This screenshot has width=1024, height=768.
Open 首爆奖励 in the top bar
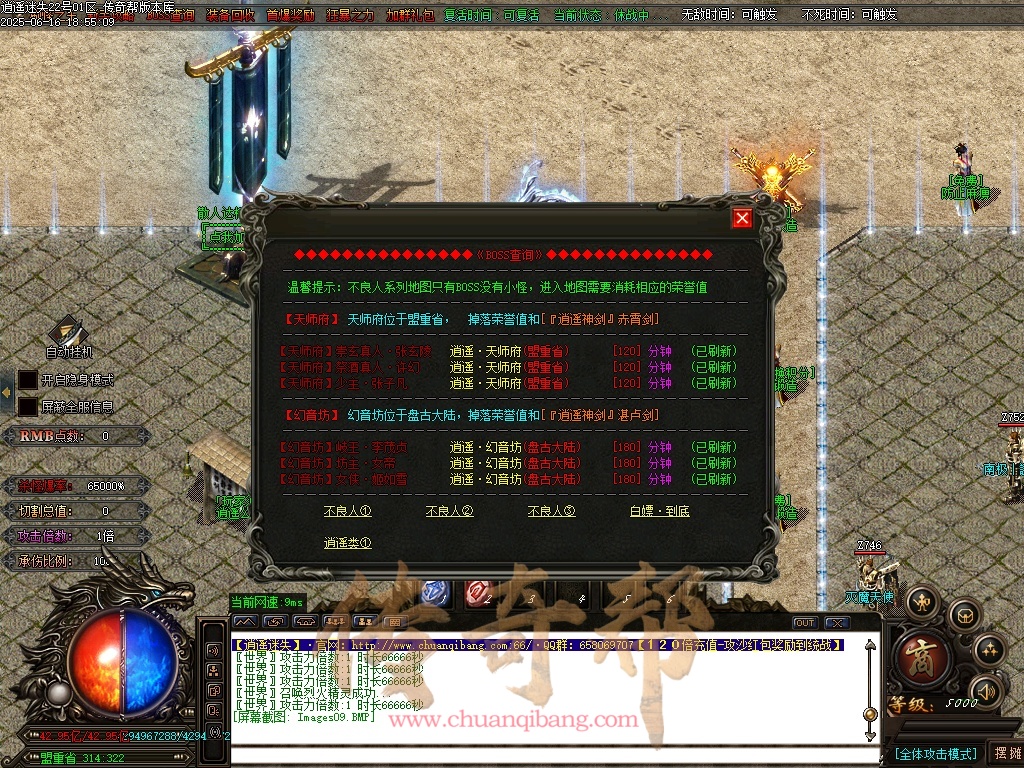290,15
